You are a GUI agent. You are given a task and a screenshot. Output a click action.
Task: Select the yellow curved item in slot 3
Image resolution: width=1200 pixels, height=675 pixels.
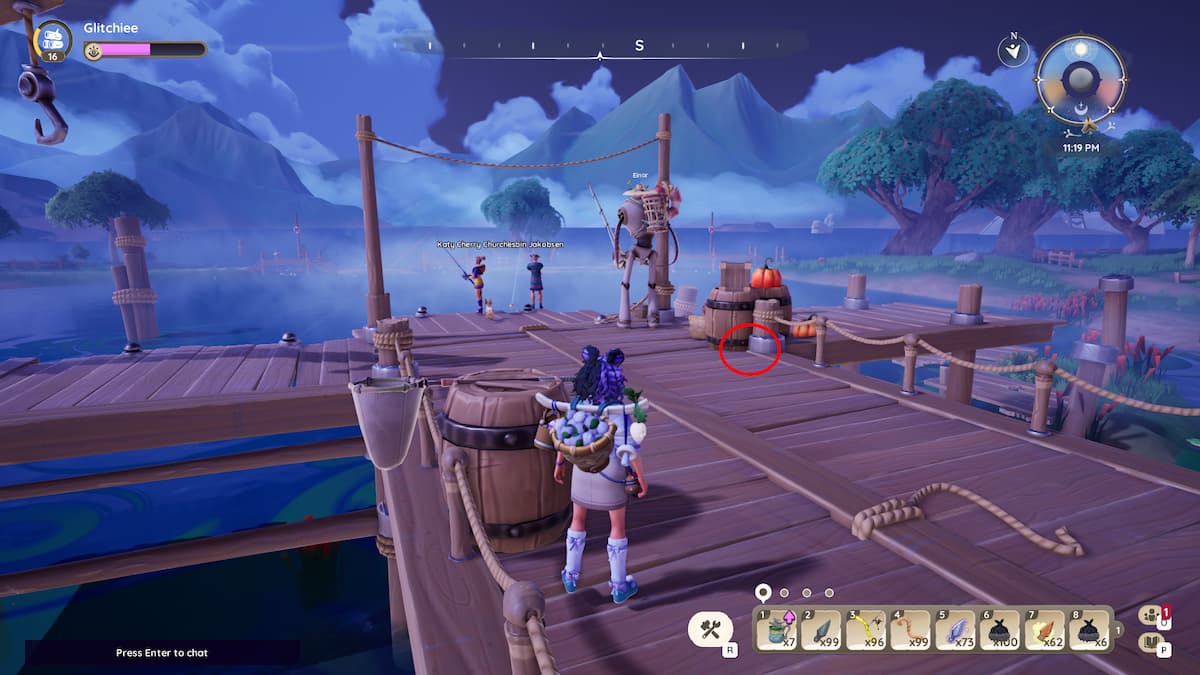(x=868, y=630)
